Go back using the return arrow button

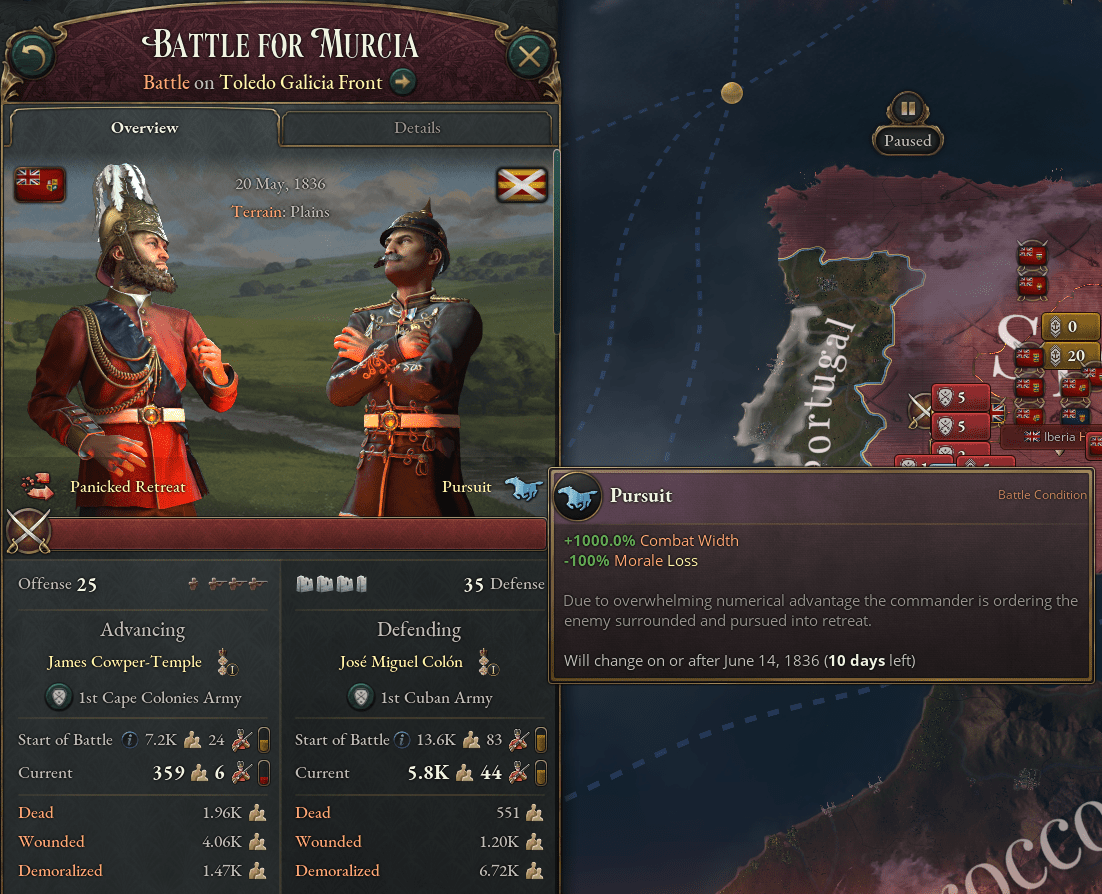coord(30,56)
